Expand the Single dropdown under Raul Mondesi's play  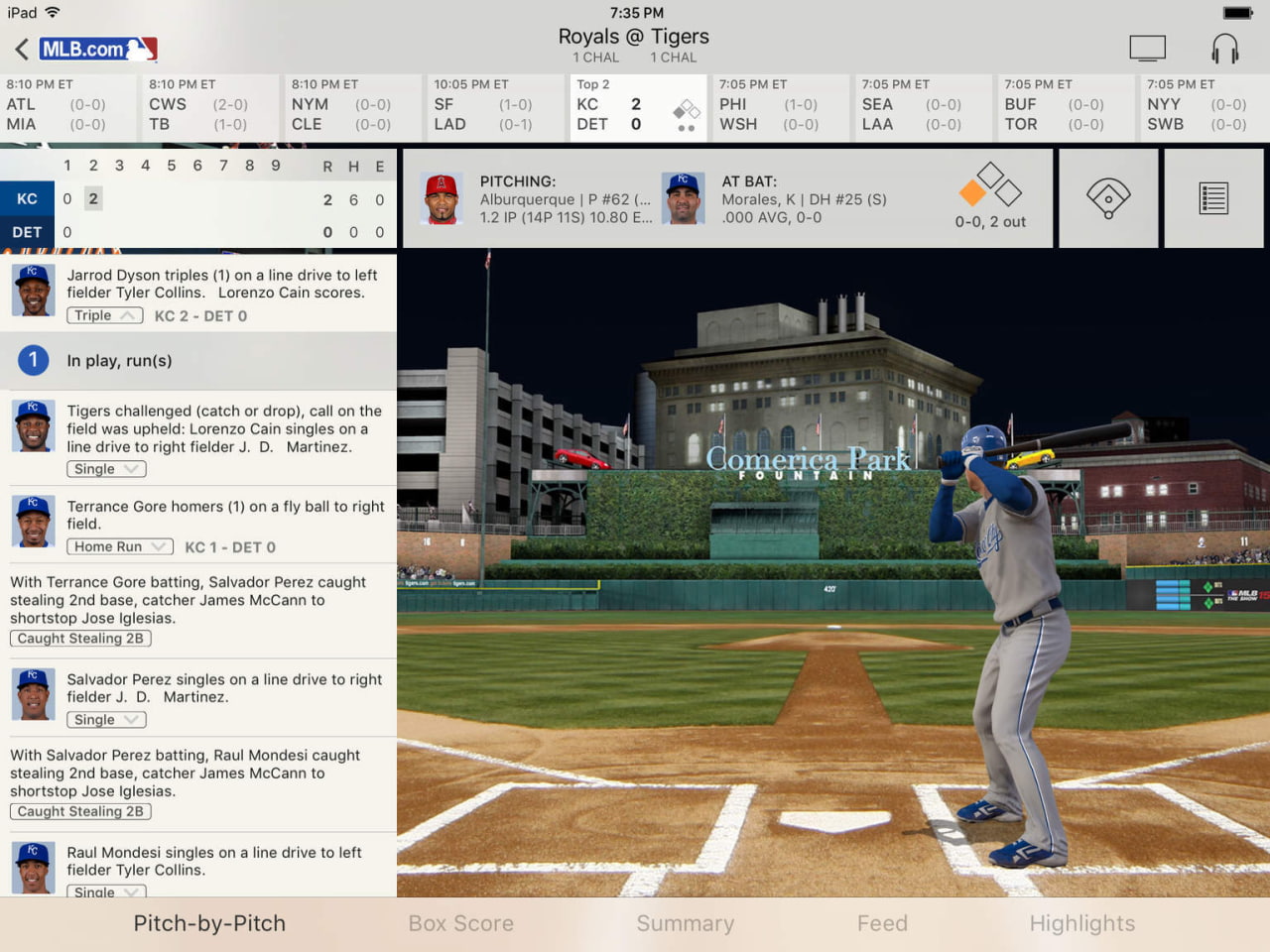click(105, 892)
